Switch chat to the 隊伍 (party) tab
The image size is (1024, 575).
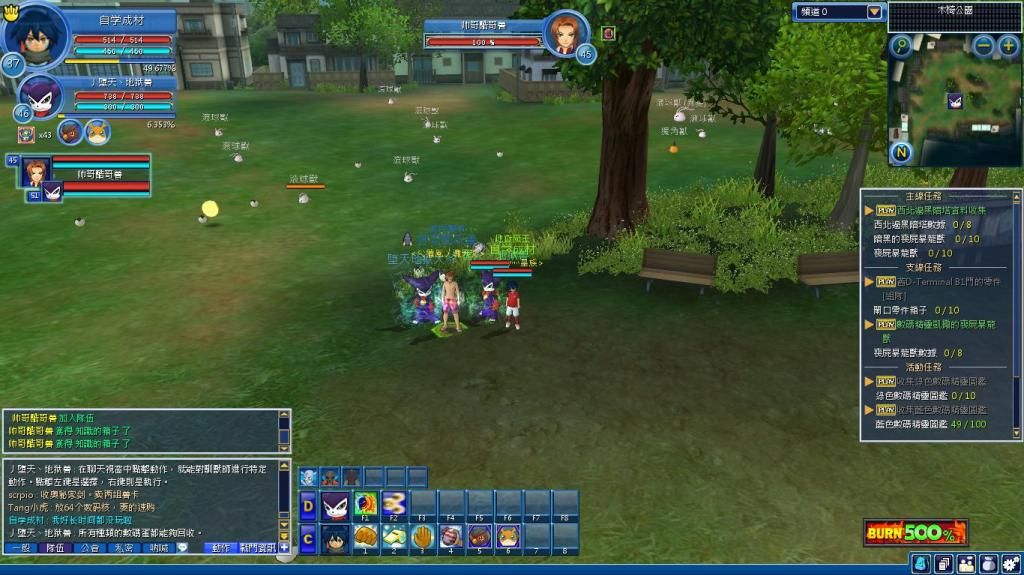54,548
